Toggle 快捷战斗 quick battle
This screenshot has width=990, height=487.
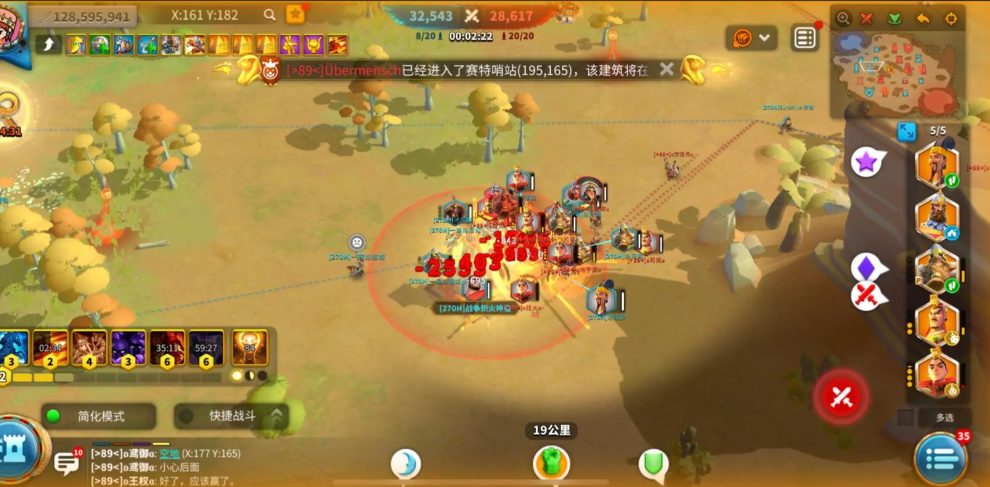point(230,416)
